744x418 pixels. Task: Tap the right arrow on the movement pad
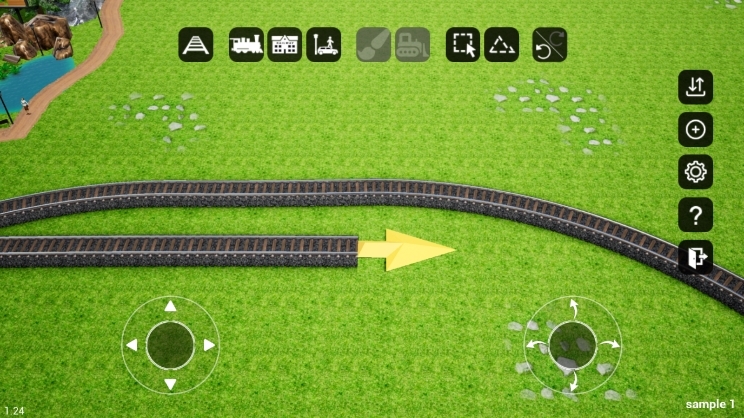209,345
